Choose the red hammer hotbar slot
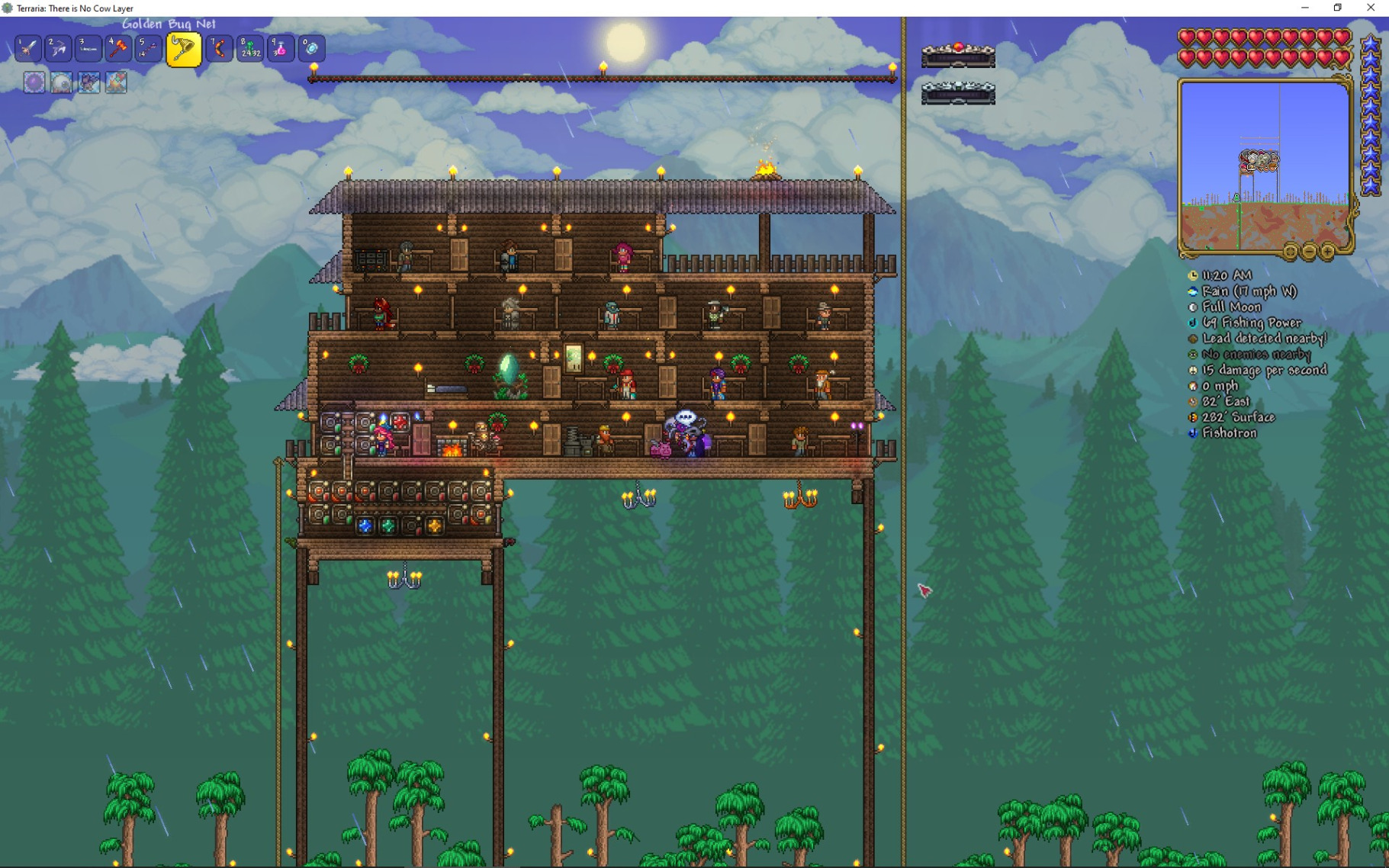 117,49
